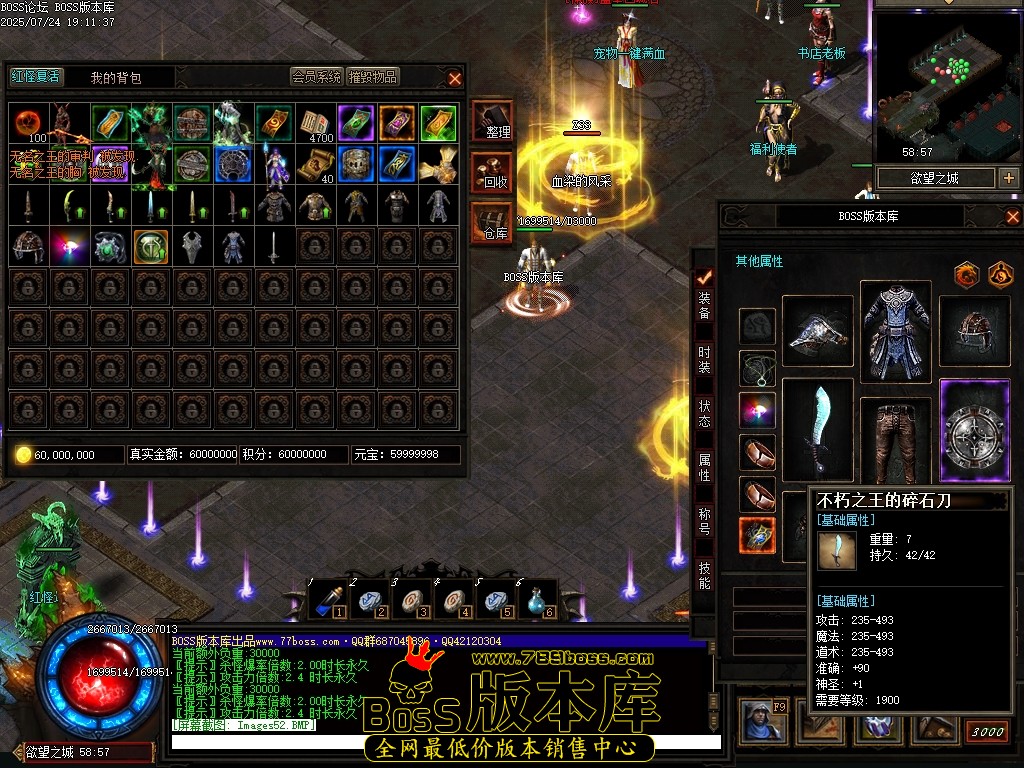
Task: Sort the bag with the 整理 button
Action: click(x=493, y=121)
